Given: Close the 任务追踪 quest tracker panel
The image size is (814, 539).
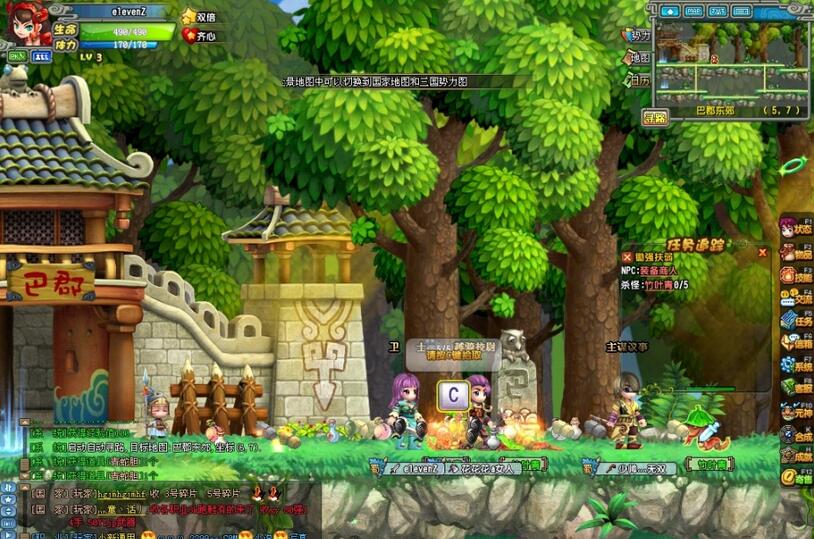Looking at the screenshot, I should 762,252.
